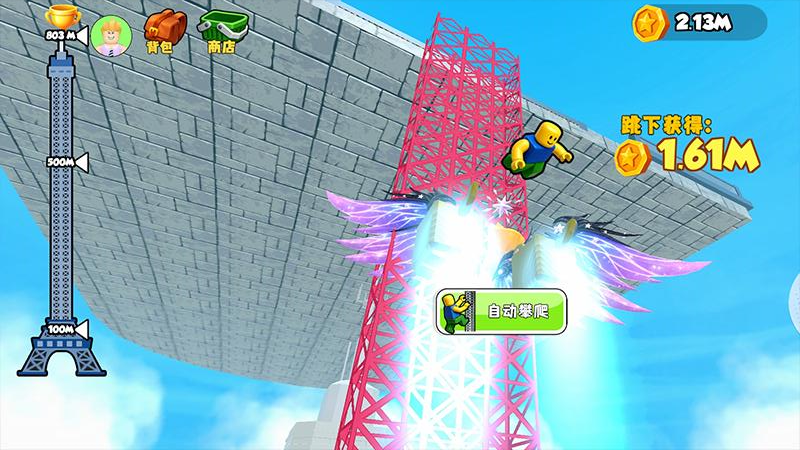The width and height of the screenshot is (800, 450).
Task: Click the gold coin balance counter
Action: [x=698, y=22]
